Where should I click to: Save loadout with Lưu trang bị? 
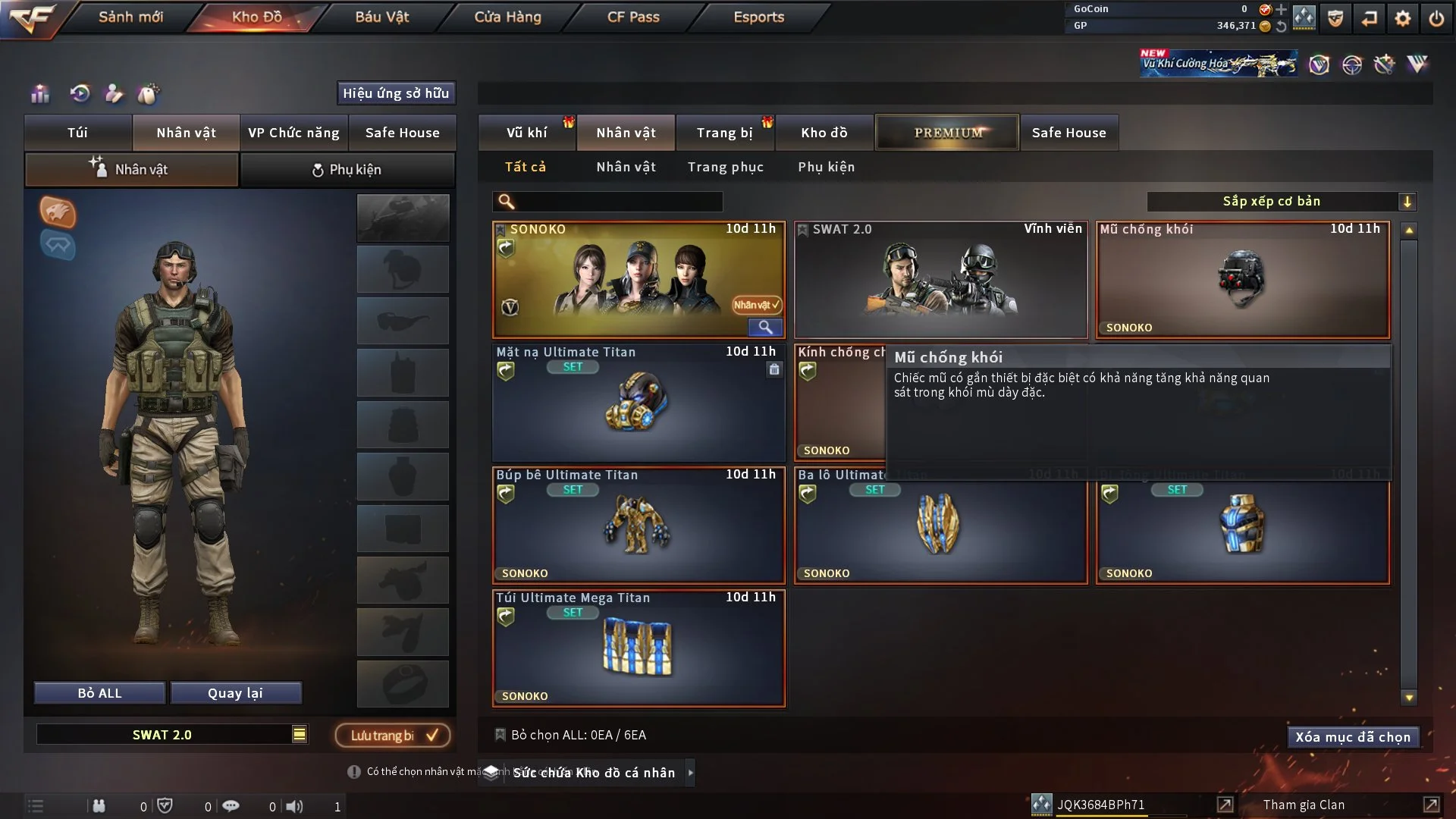(393, 735)
